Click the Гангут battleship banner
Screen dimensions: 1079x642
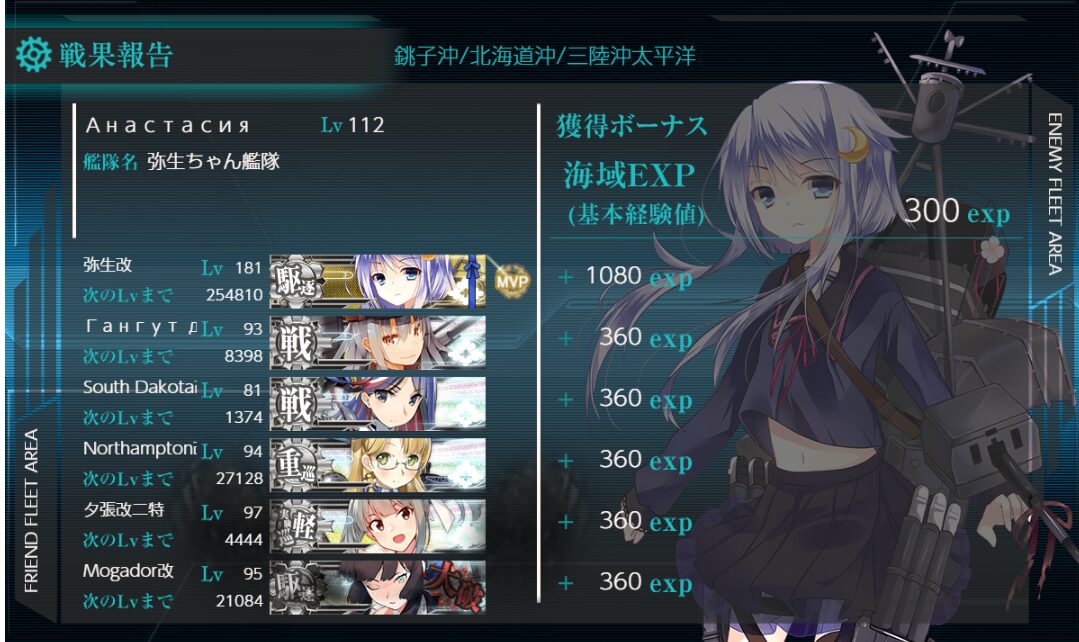[x=378, y=342]
